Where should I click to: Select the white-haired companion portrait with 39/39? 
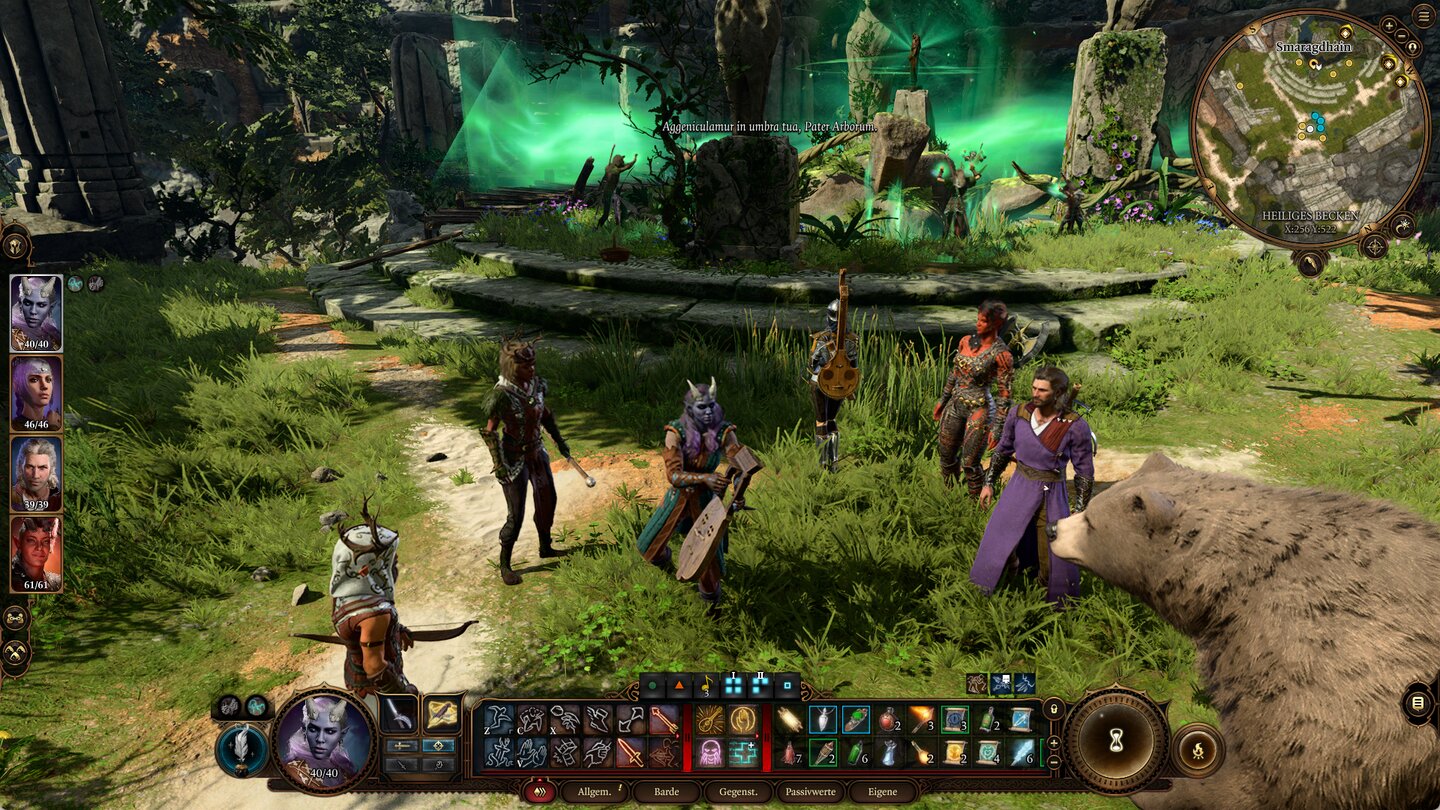(x=36, y=473)
